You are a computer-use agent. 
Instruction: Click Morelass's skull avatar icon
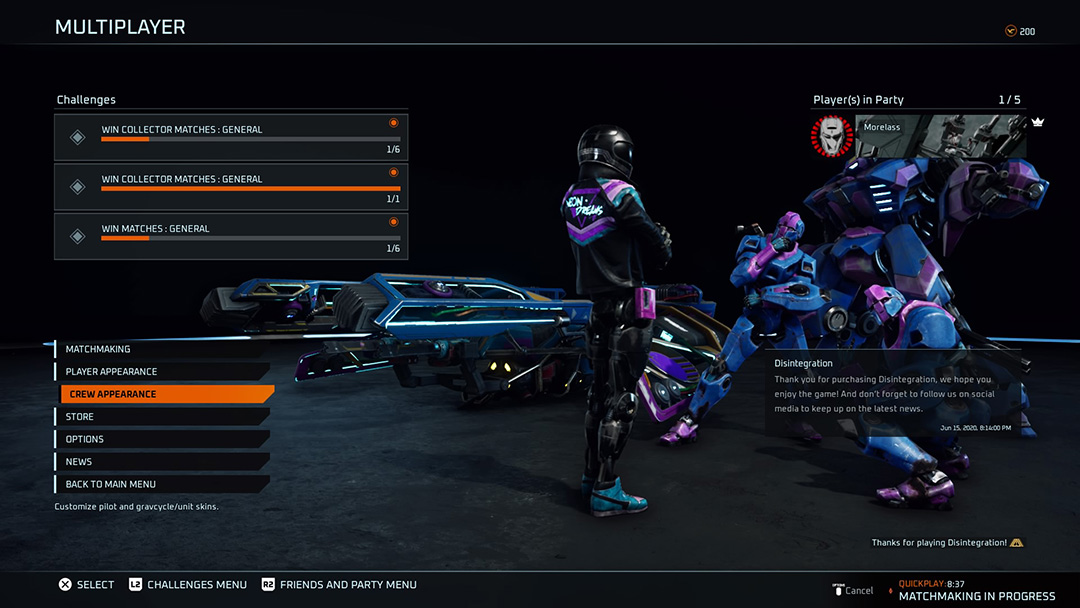pos(831,136)
